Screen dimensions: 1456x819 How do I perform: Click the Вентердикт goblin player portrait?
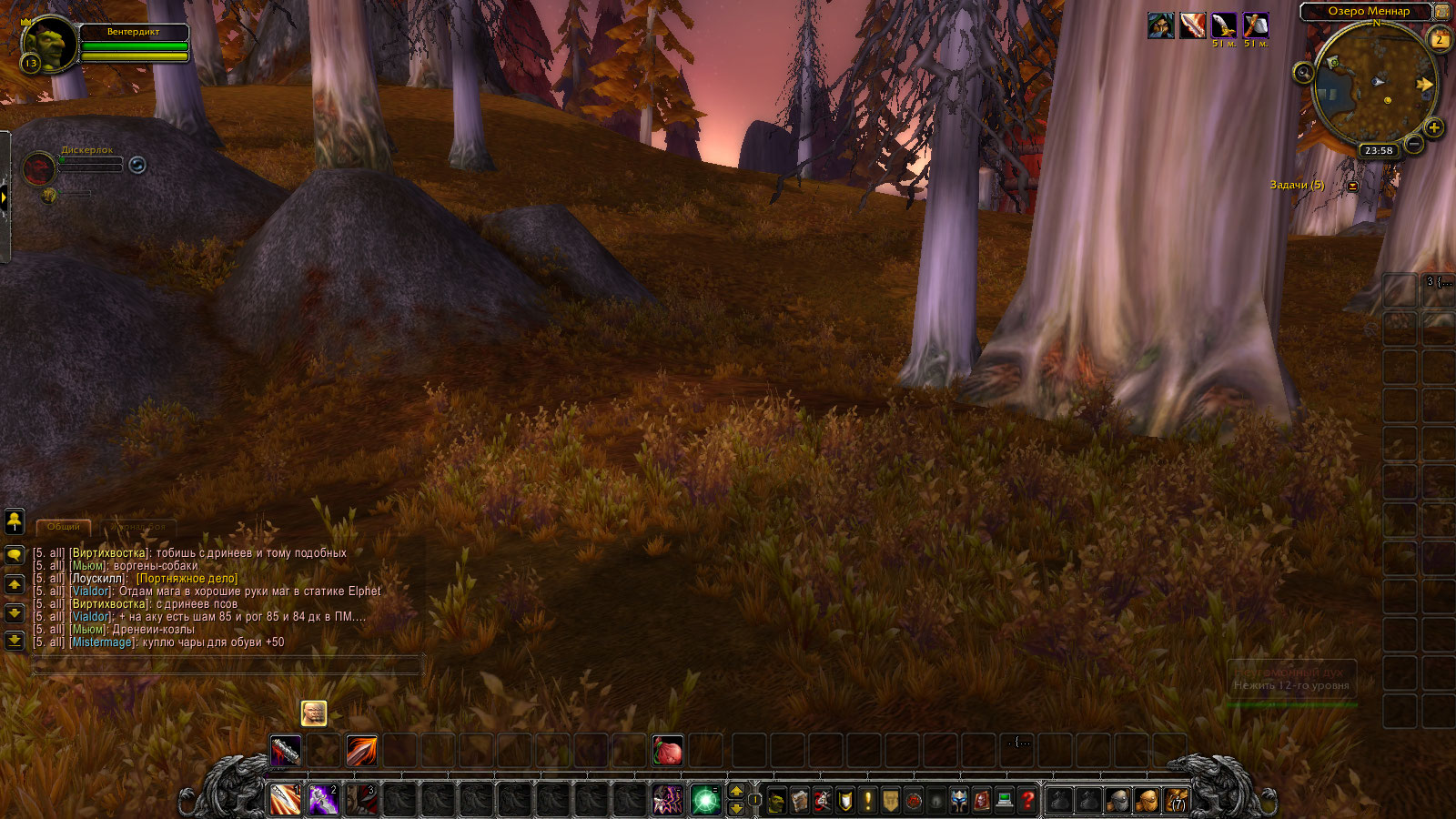pos(49,43)
